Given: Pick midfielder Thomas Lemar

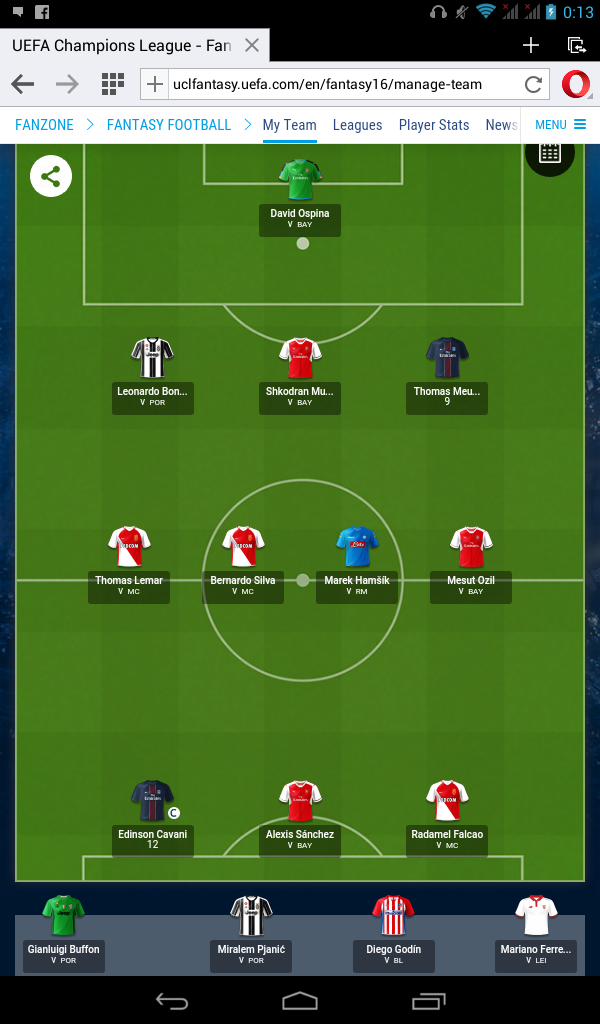Looking at the screenshot, I should pos(129,547).
